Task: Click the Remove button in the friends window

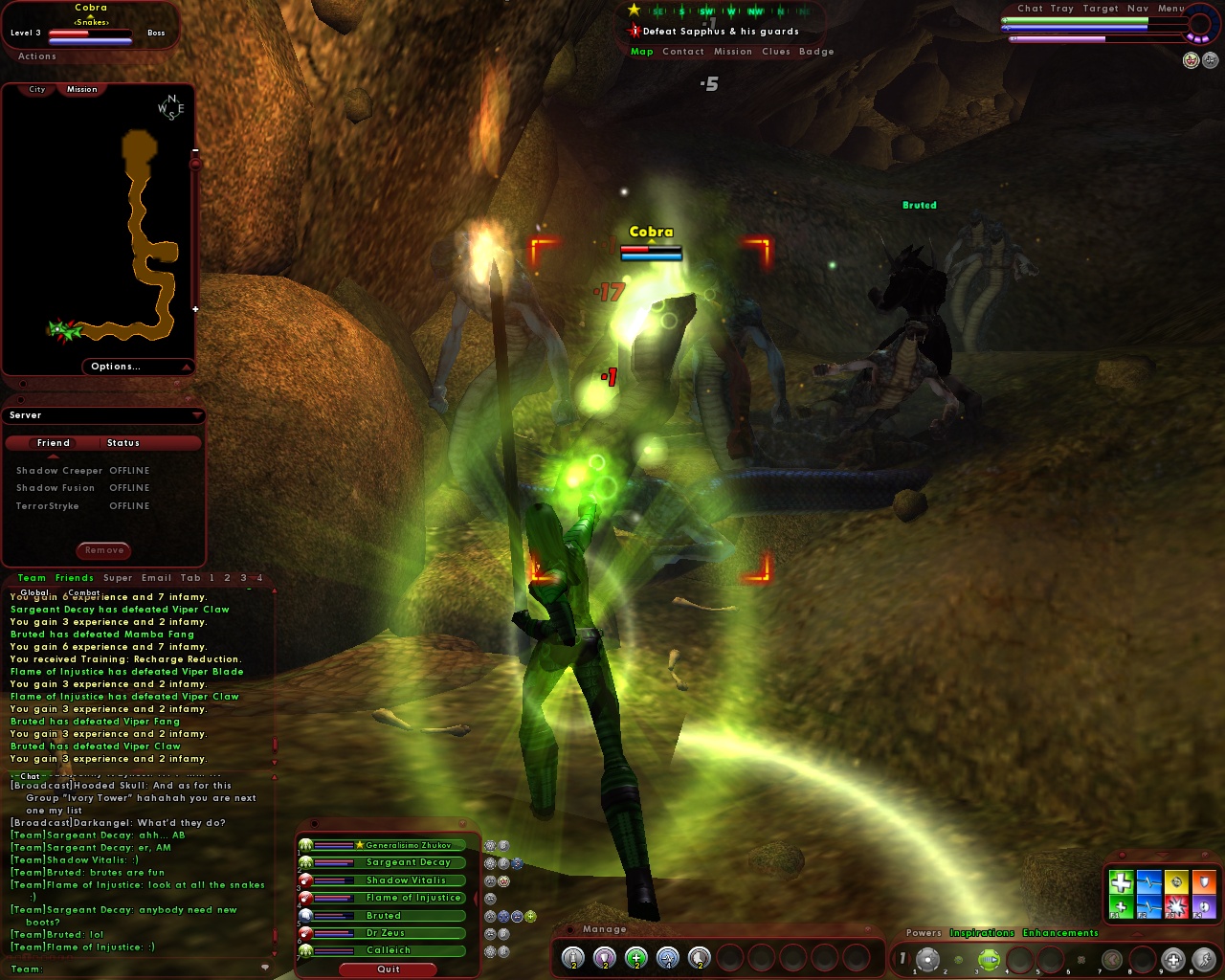Action: (x=102, y=550)
